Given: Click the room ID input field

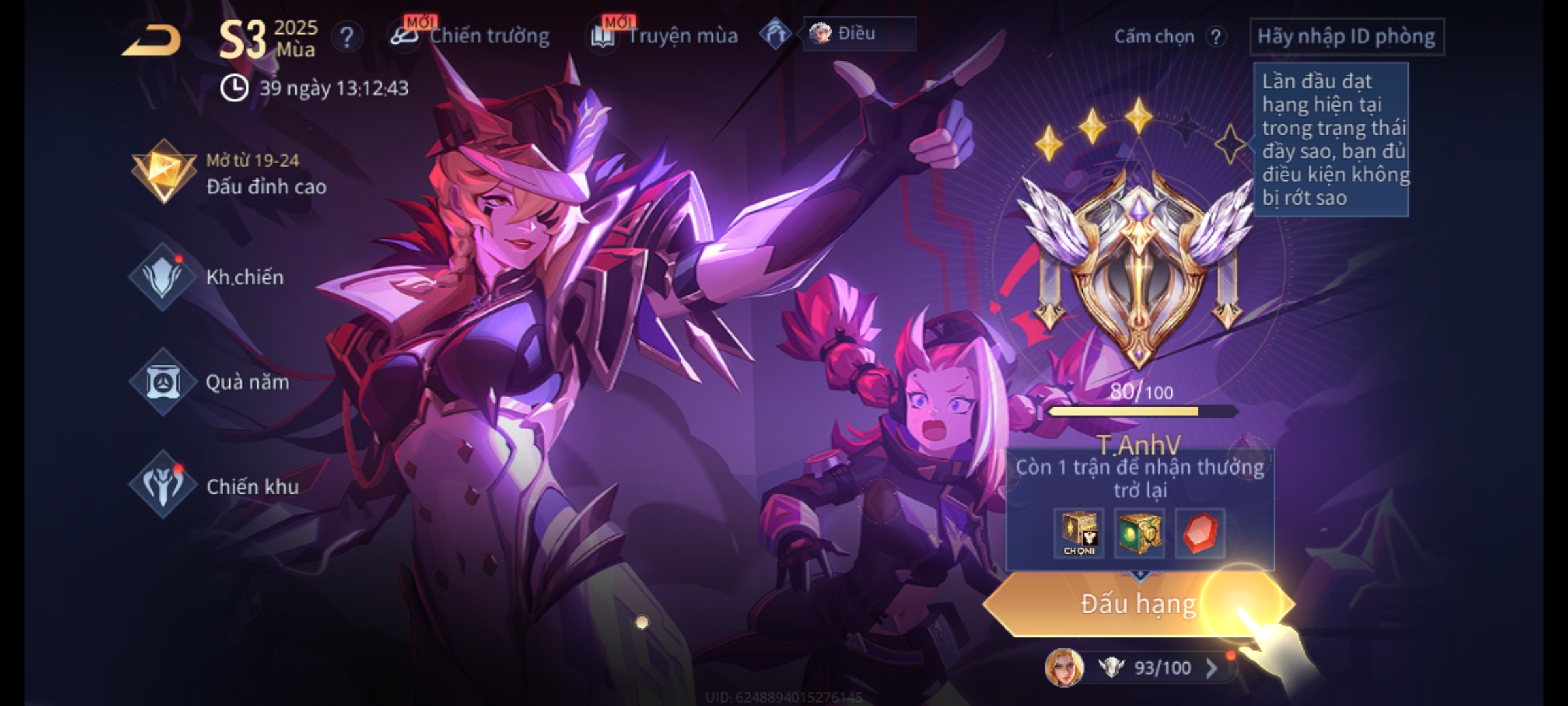Looking at the screenshot, I should tap(1346, 37).
